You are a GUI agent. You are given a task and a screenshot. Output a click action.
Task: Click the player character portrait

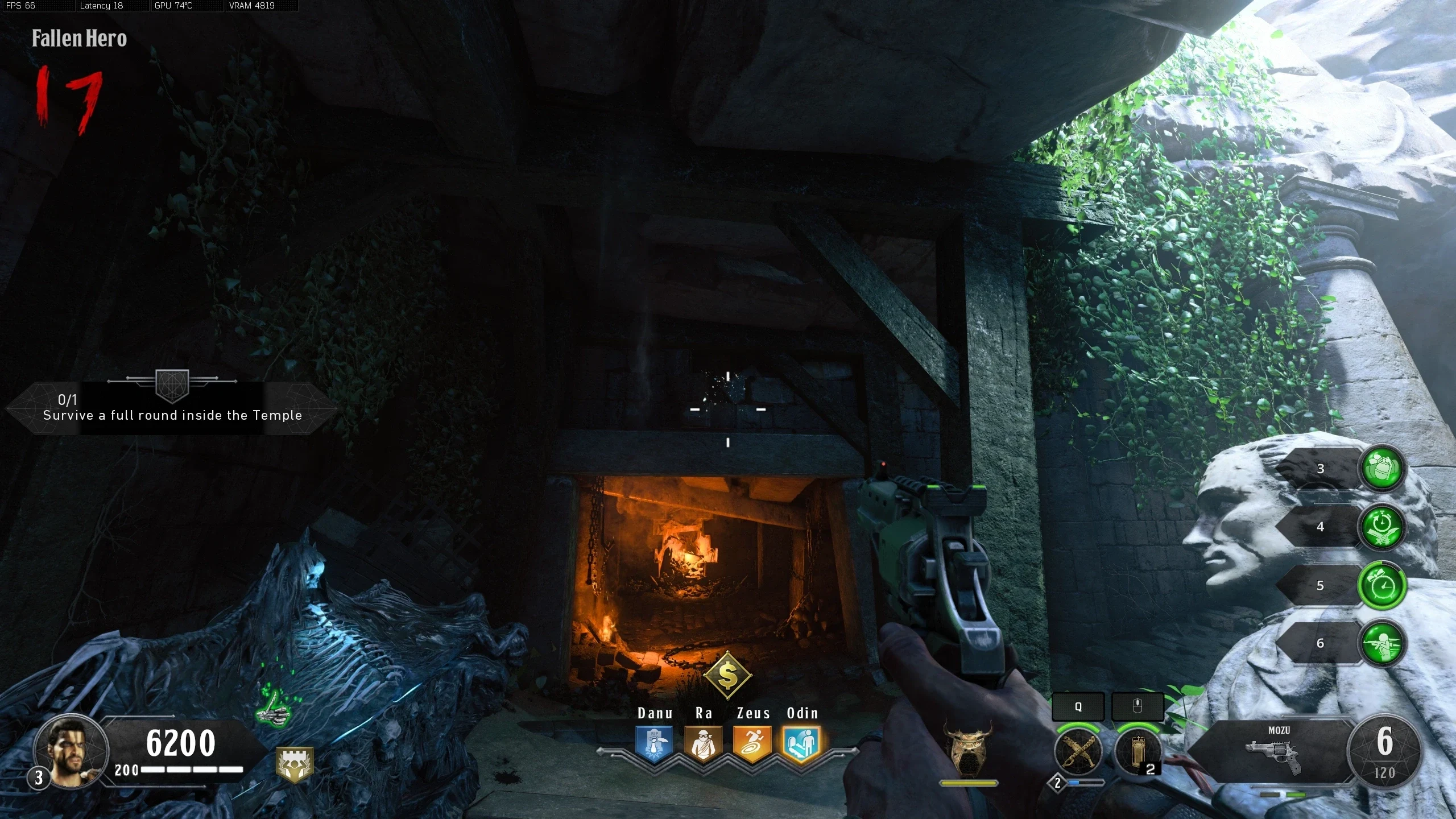point(71,751)
